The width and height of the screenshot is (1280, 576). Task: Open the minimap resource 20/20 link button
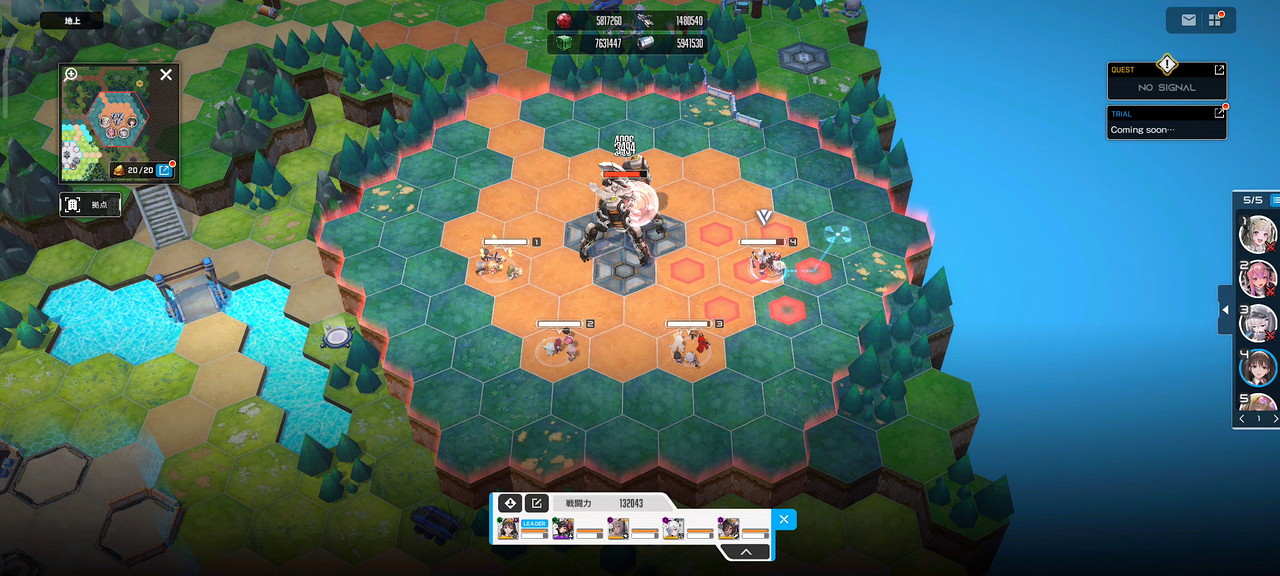[165, 171]
